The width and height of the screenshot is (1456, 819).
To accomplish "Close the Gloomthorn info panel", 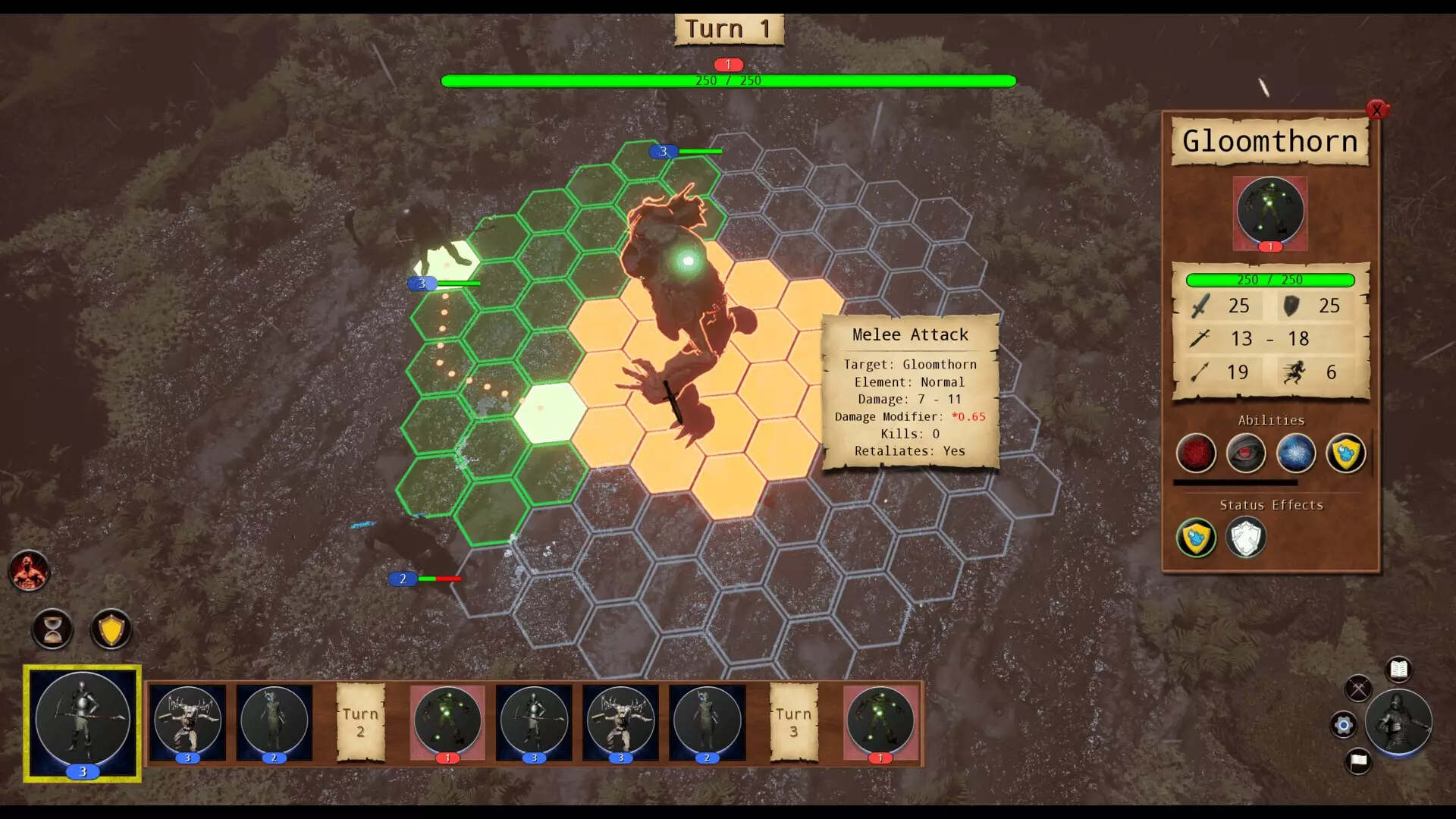I will (x=1376, y=110).
